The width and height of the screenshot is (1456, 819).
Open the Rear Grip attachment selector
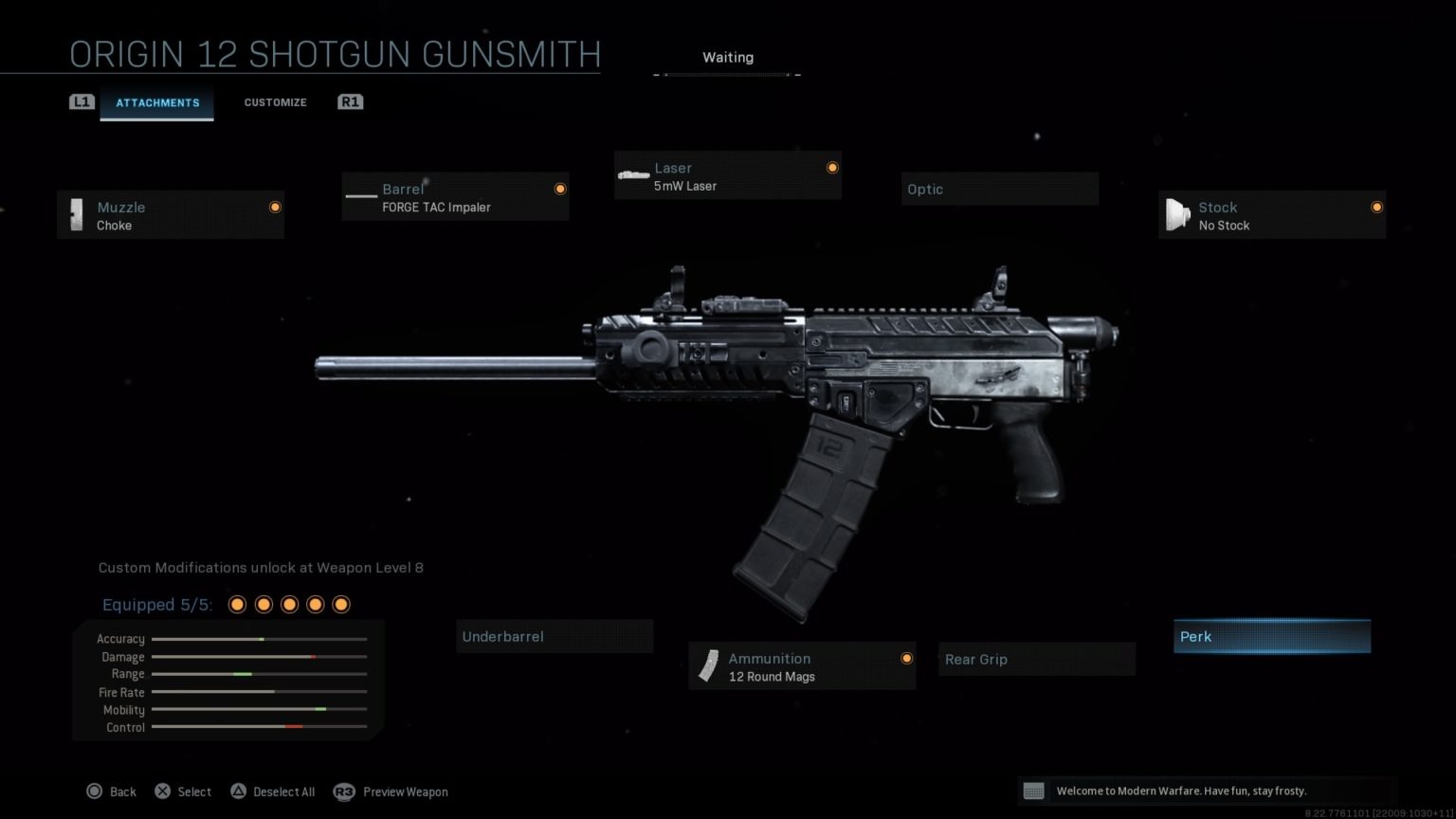tap(1036, 659)
